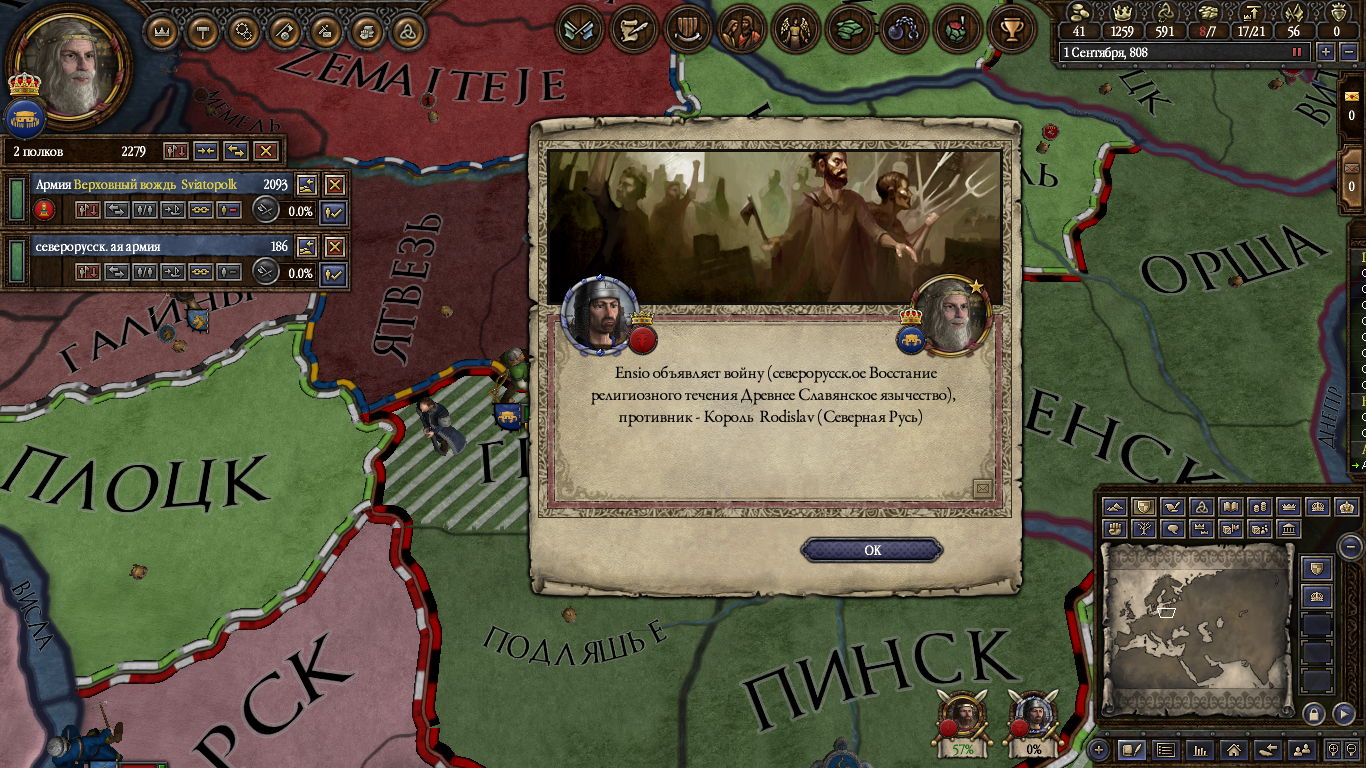The width and height of the screenshot is (1366, 768).
Task: Open the crossed swords military menu
Action: pos(578,29)
